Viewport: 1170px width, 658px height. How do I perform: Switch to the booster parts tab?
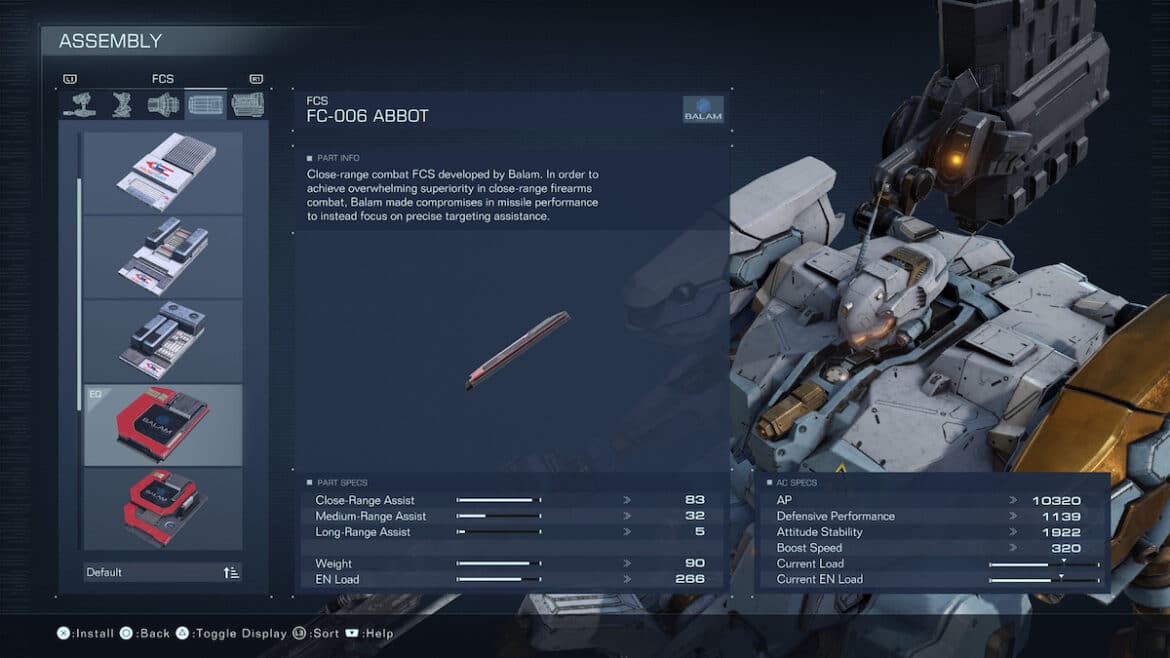pyautogui.click(x=164, y=104)
